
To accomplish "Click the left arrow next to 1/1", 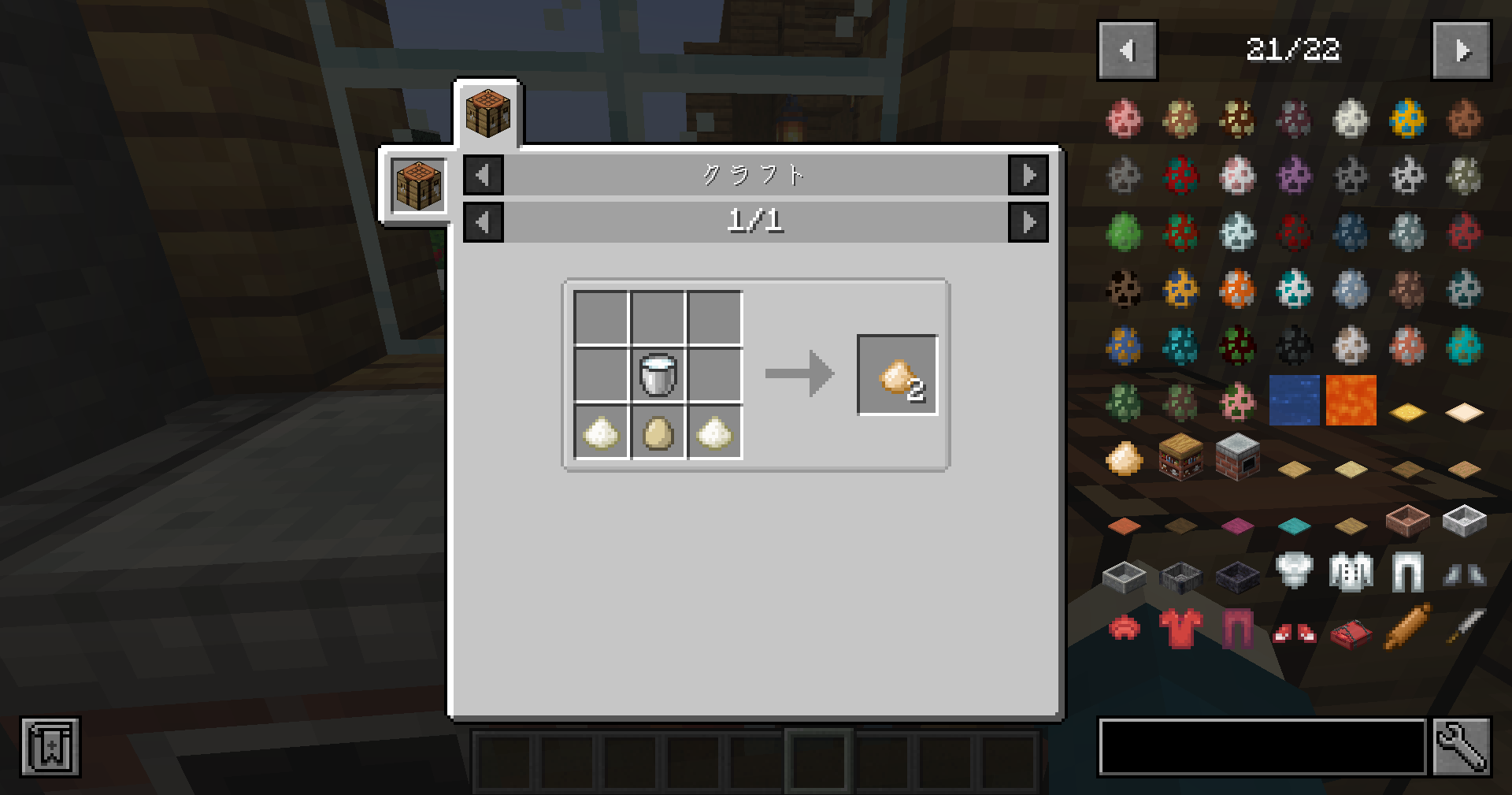I will [x=483, y=221].
